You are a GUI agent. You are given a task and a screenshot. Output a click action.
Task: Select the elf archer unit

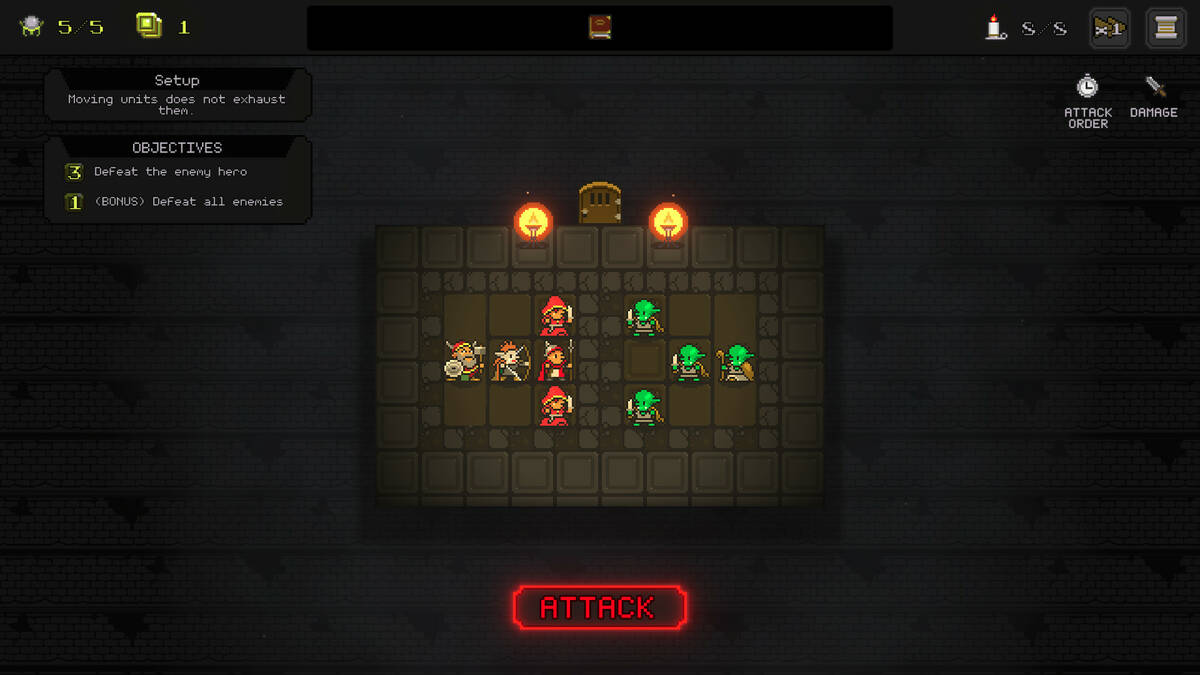coord(510,361)
